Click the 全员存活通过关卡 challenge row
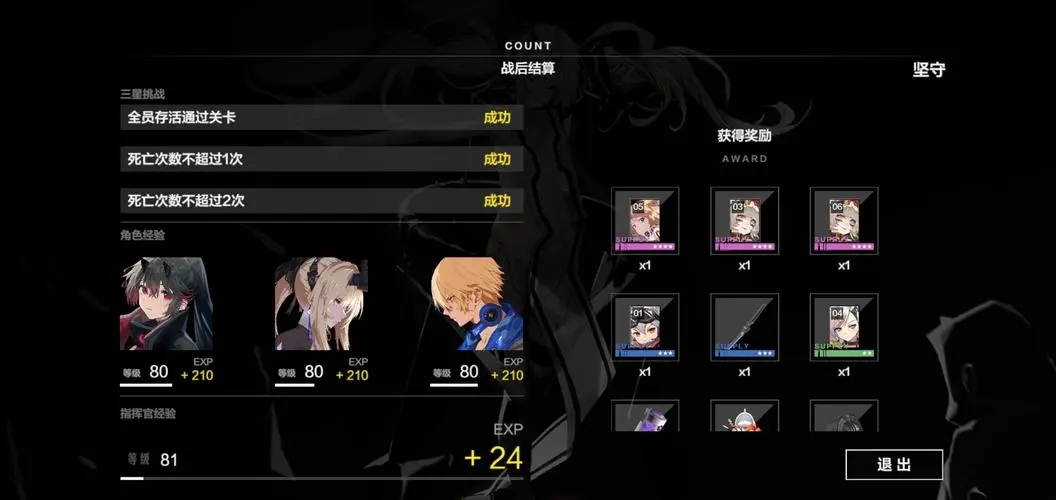Viewport: 1056px width, 500px height. coord(320,118)
